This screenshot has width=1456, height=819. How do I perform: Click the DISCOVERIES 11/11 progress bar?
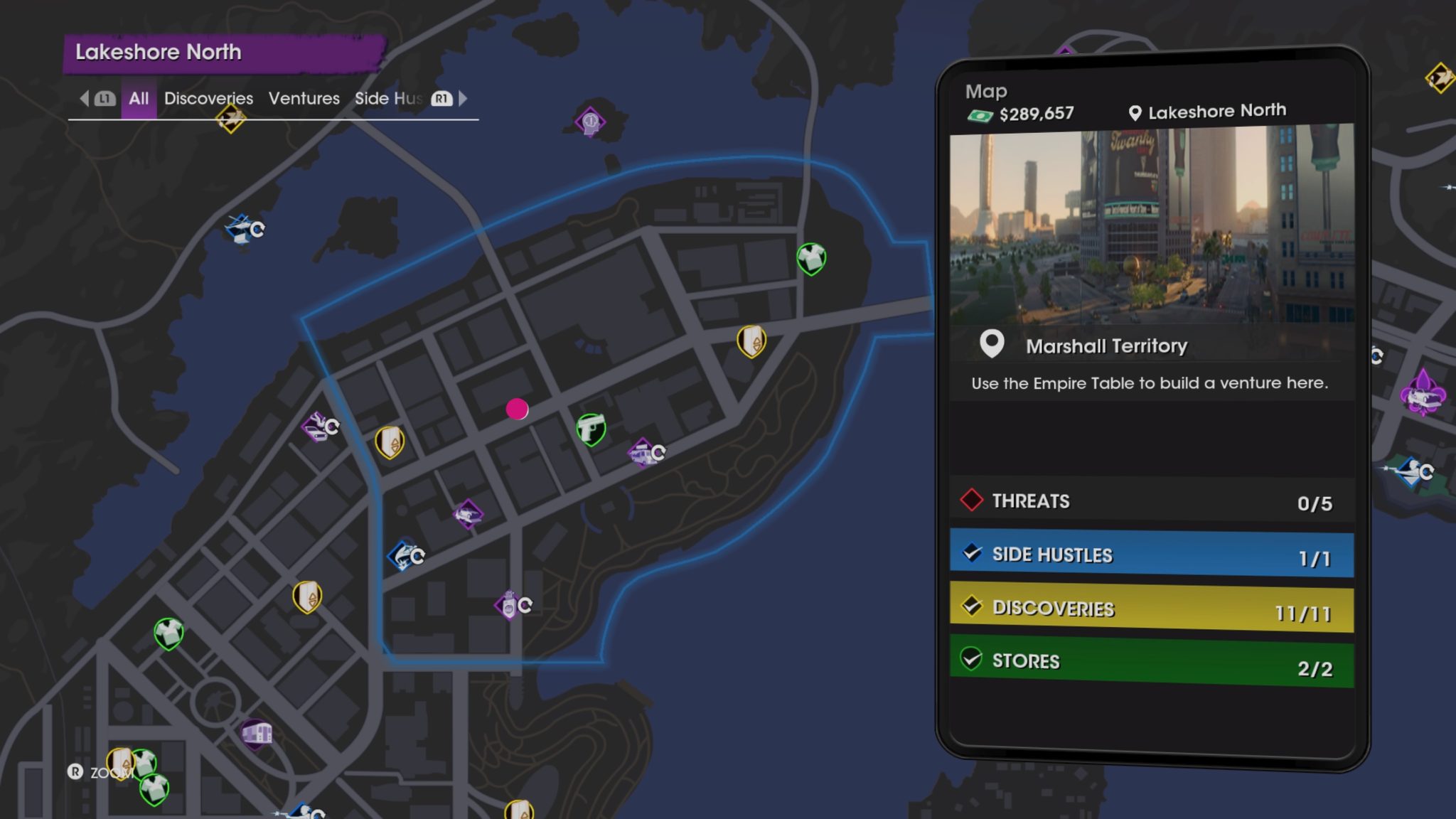pyautogui.click(x=1152, y=608)
